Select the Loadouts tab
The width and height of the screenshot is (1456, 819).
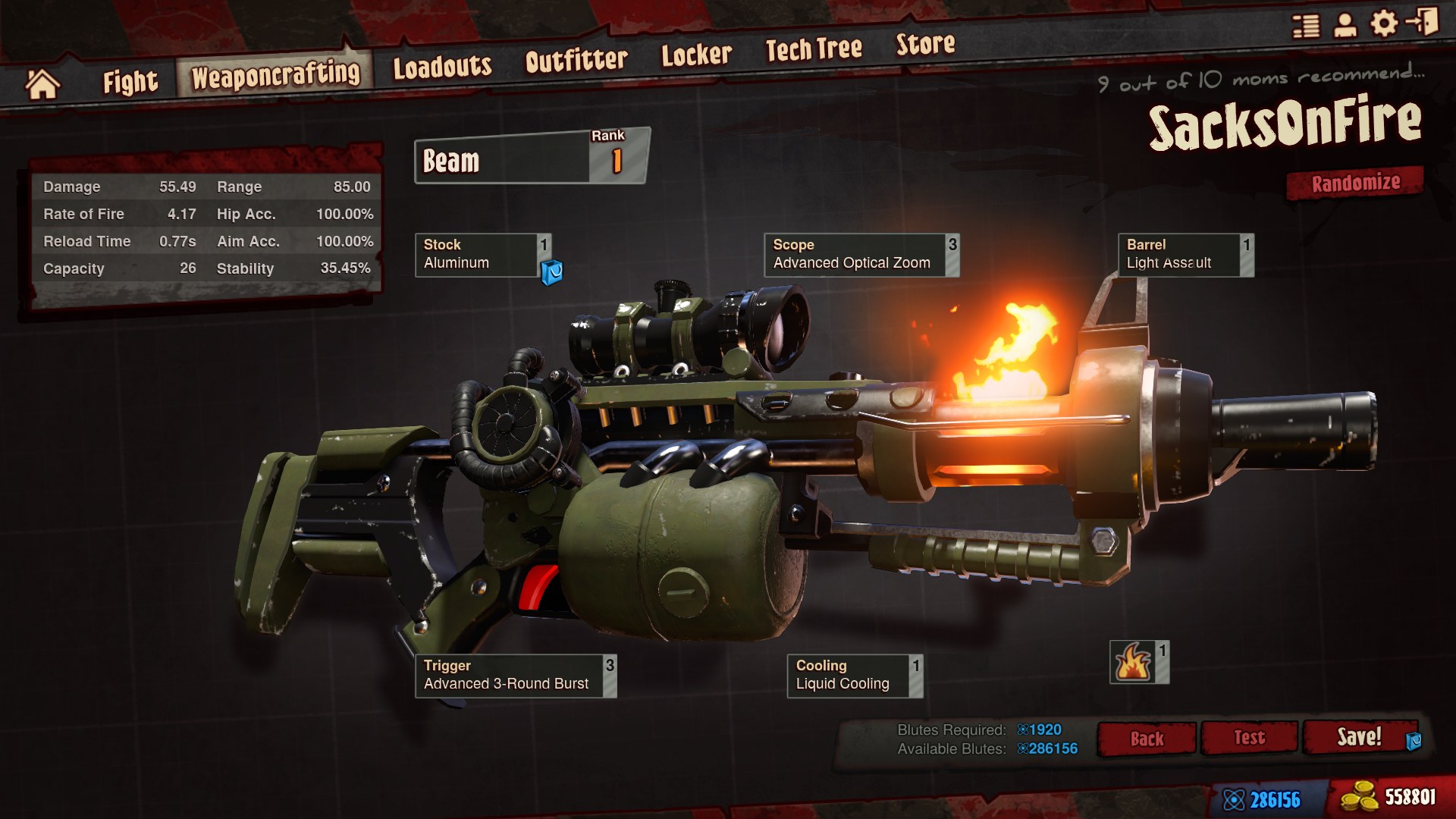442,65
